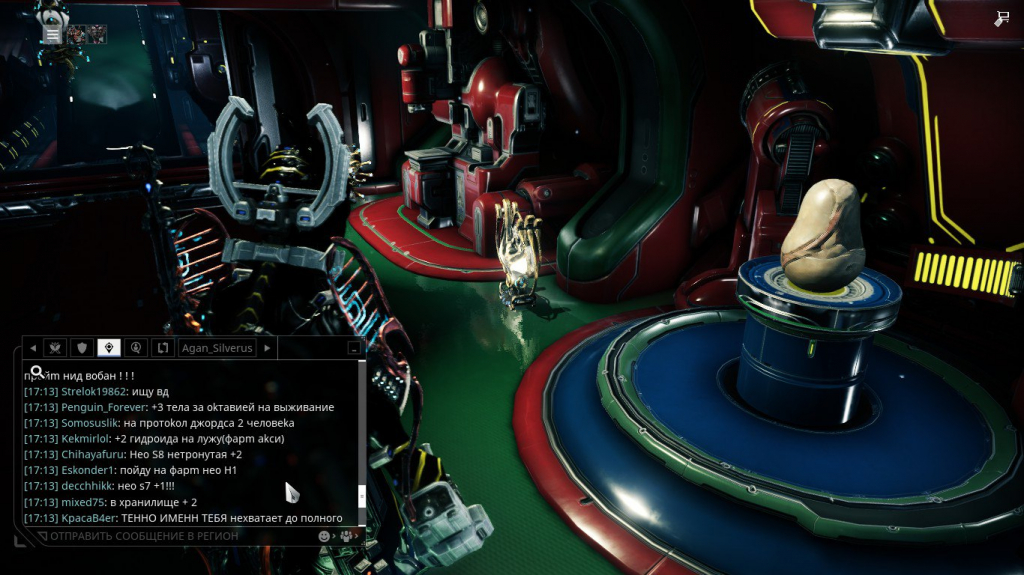
Task: Switch to the trading chat tab
Action: pyautogui.click(x=161, y=348)
